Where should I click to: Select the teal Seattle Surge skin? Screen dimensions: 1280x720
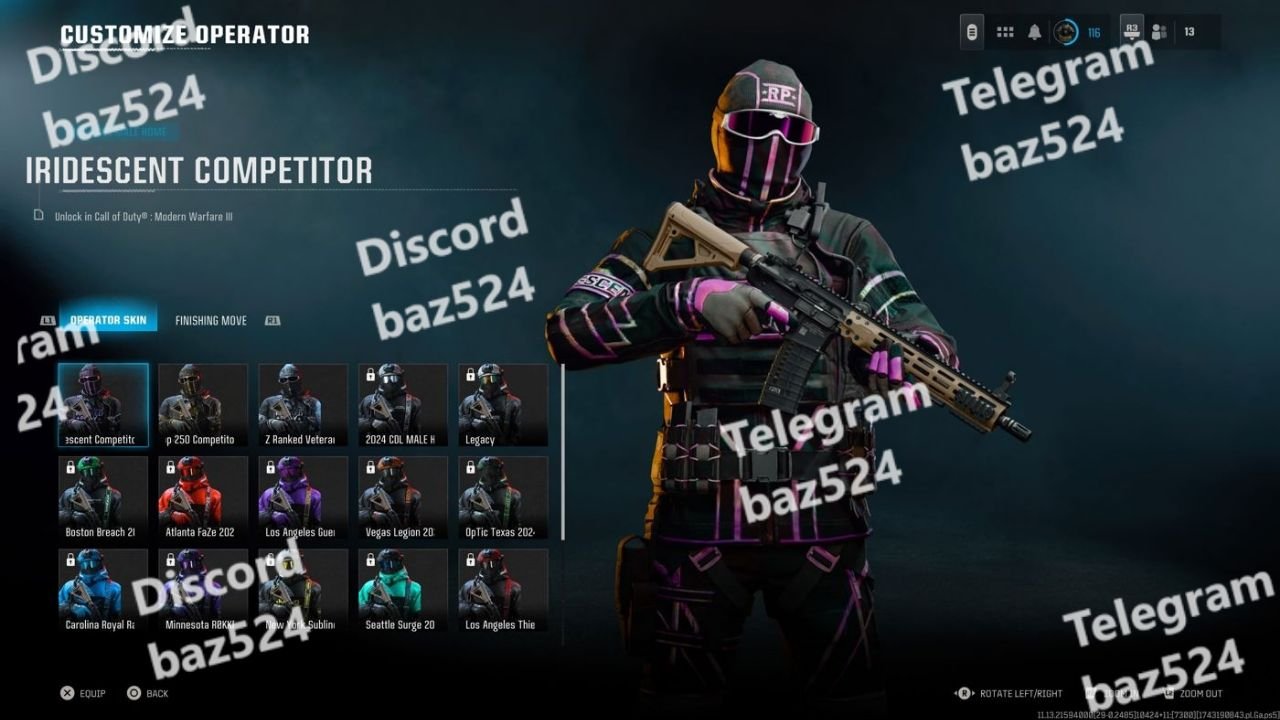pos(403,590)
